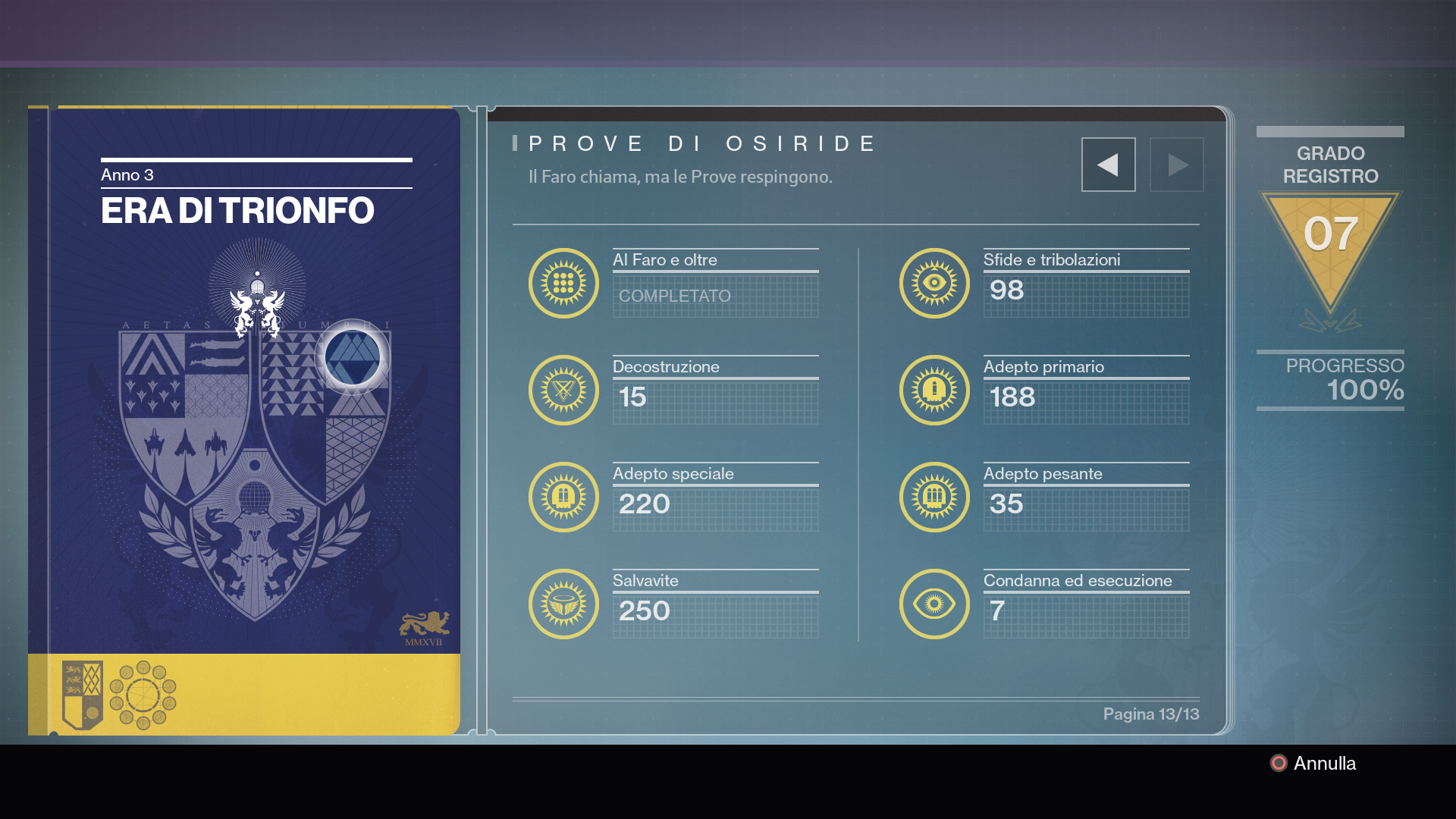Click the next page arrow button
1456x819 pixels.
tap(1176, 165)
